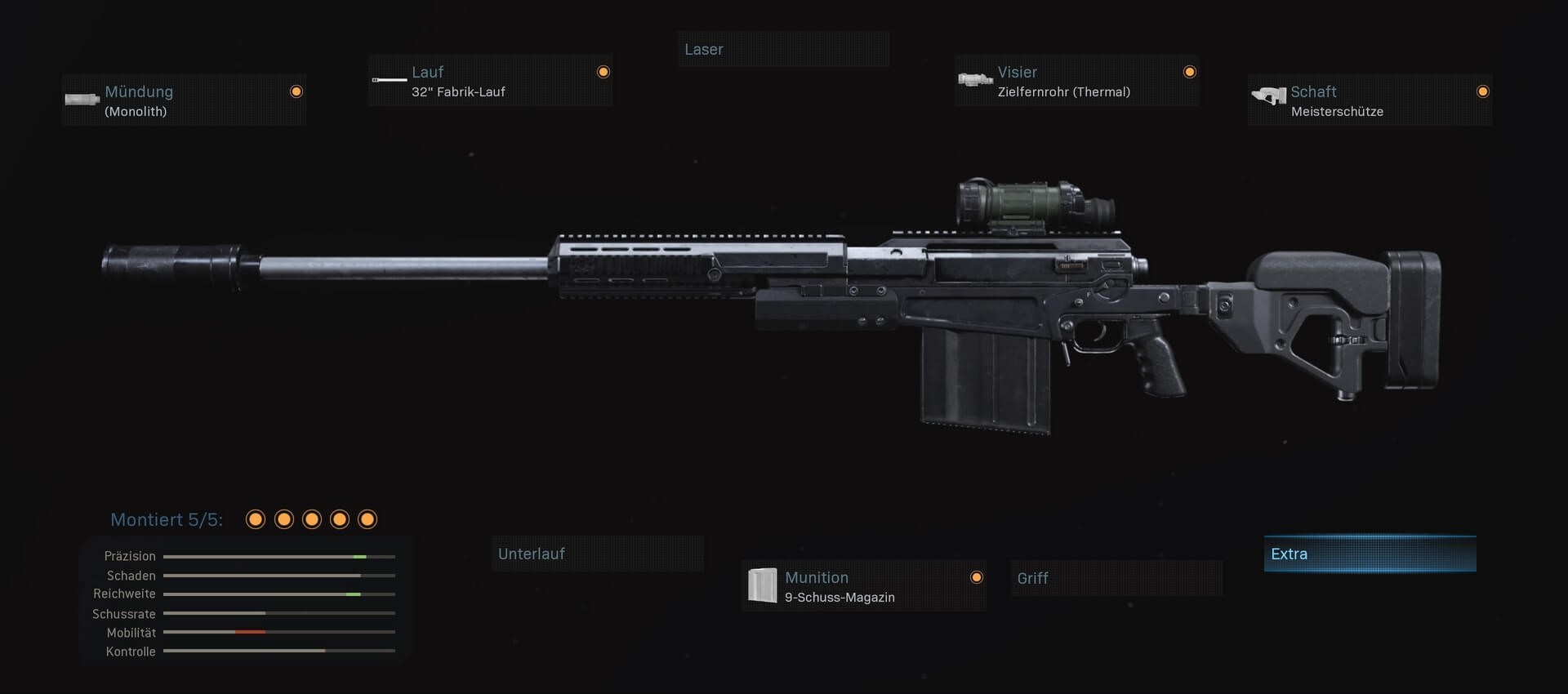The image size is (1568, 694).
Task: Select the Lauf 32" Fabrik-Lauf slot
Action: [490, 81]
